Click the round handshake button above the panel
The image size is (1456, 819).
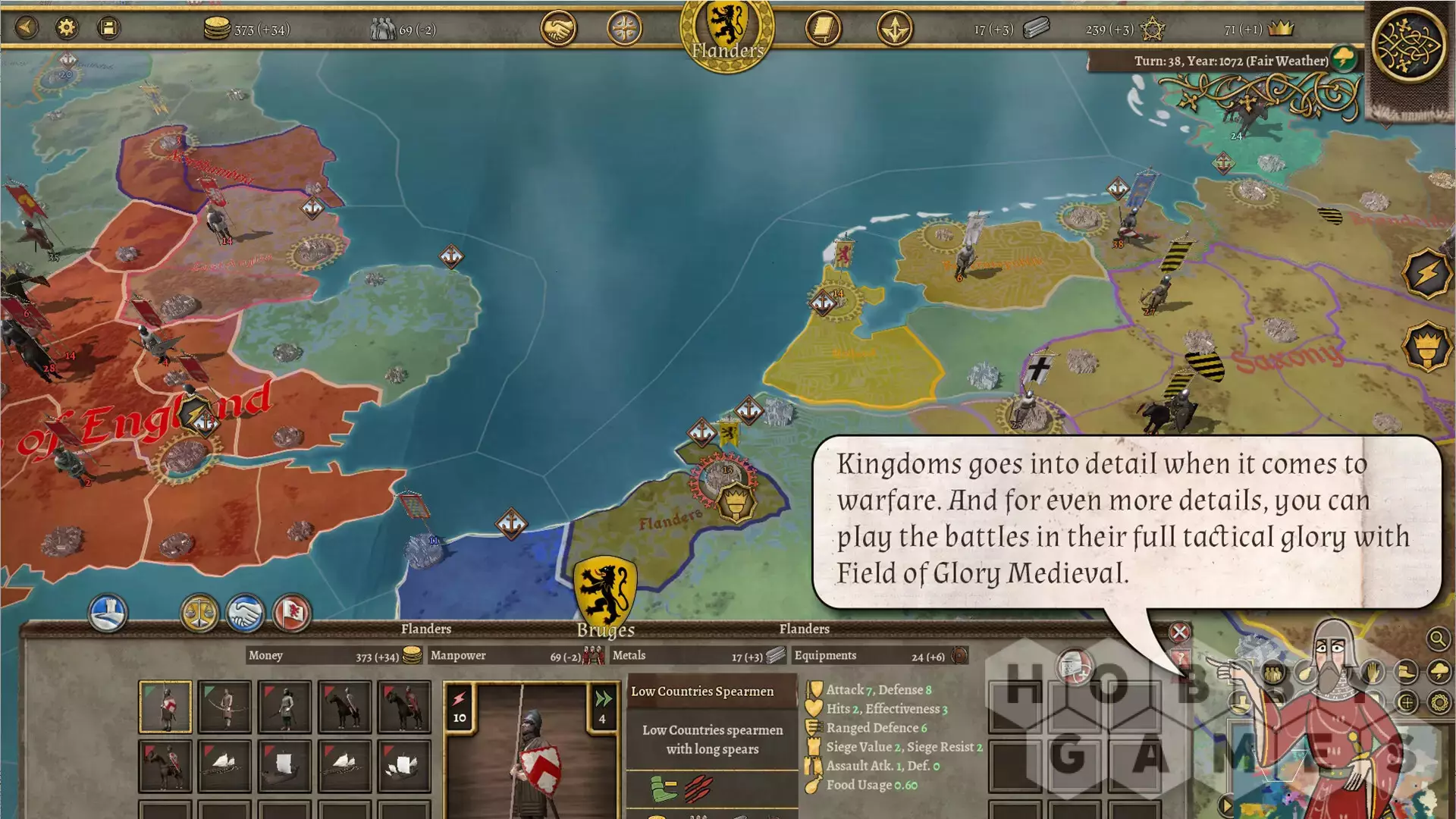(245, 613)
